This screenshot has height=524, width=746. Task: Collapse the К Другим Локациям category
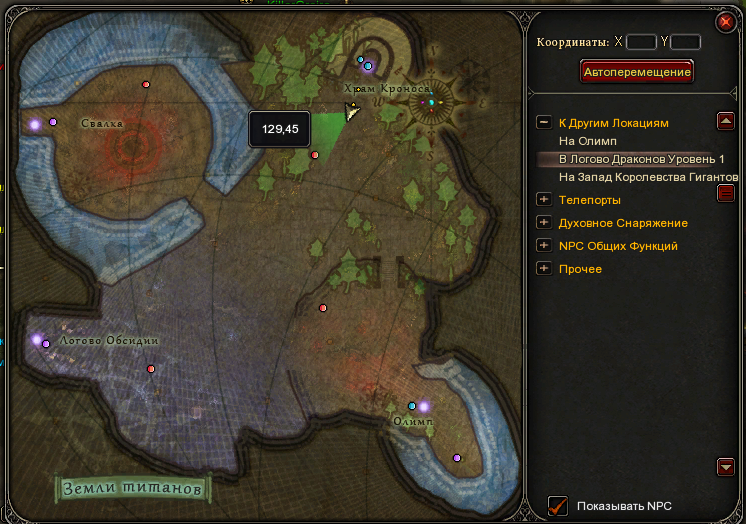[x=544, y=122]
